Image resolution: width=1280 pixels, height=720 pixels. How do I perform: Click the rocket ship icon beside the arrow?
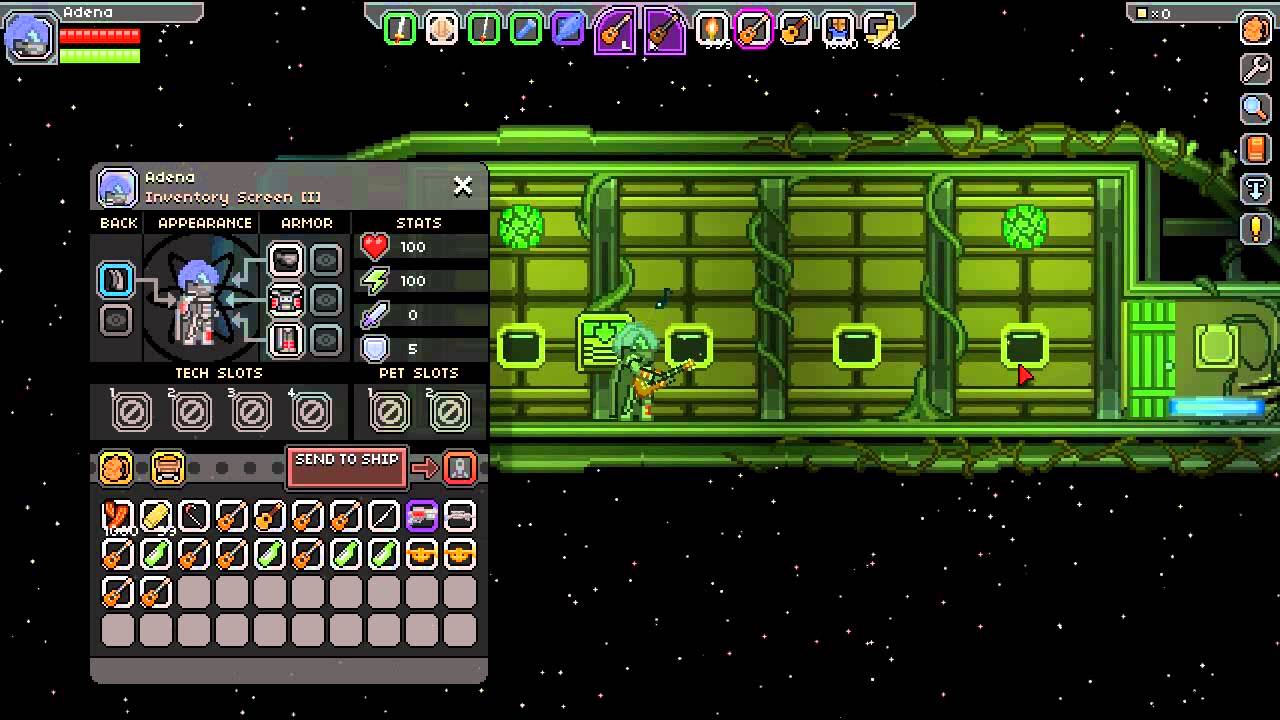tap(460, 467)
